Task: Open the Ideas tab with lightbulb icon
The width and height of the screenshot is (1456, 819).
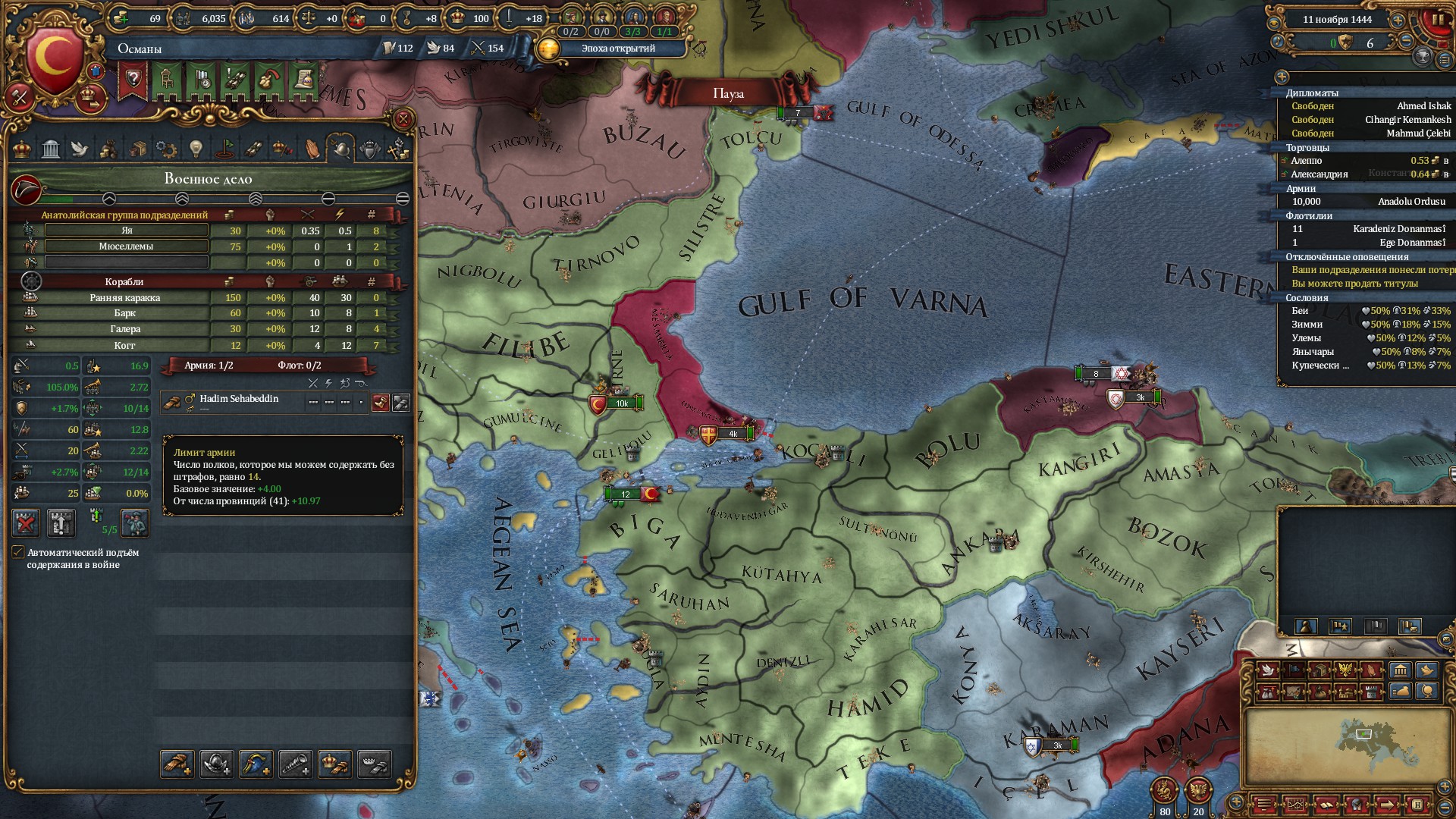Action: [196, 149]
